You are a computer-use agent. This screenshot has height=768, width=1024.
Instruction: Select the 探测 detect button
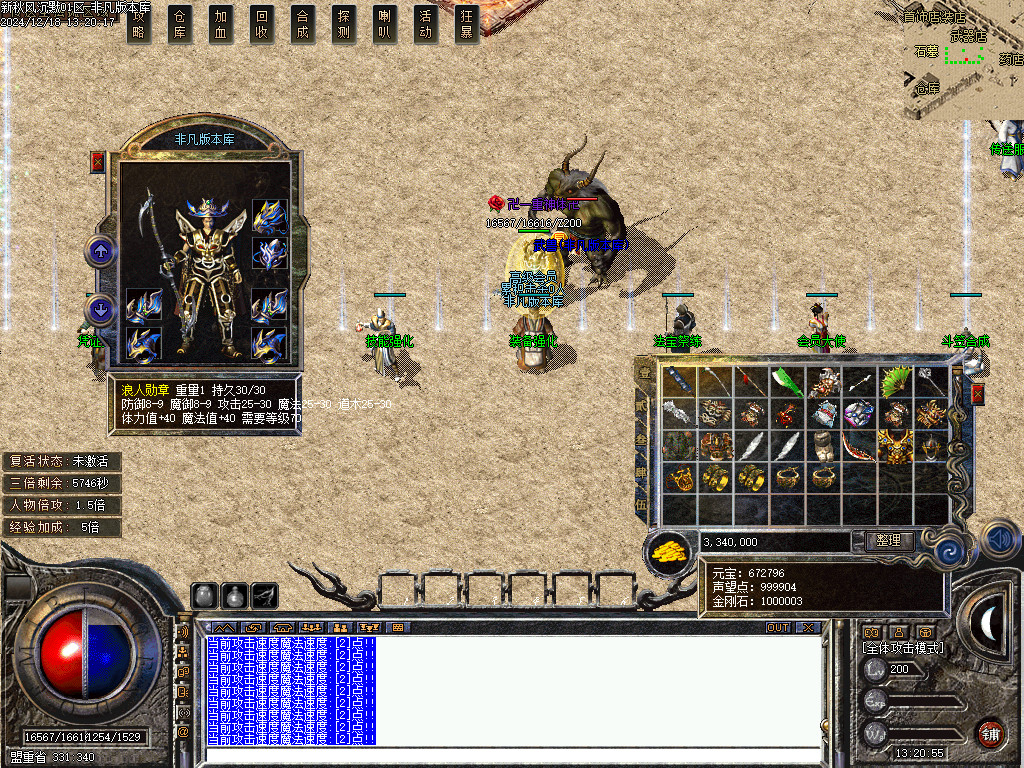click(x=344, y=24)
